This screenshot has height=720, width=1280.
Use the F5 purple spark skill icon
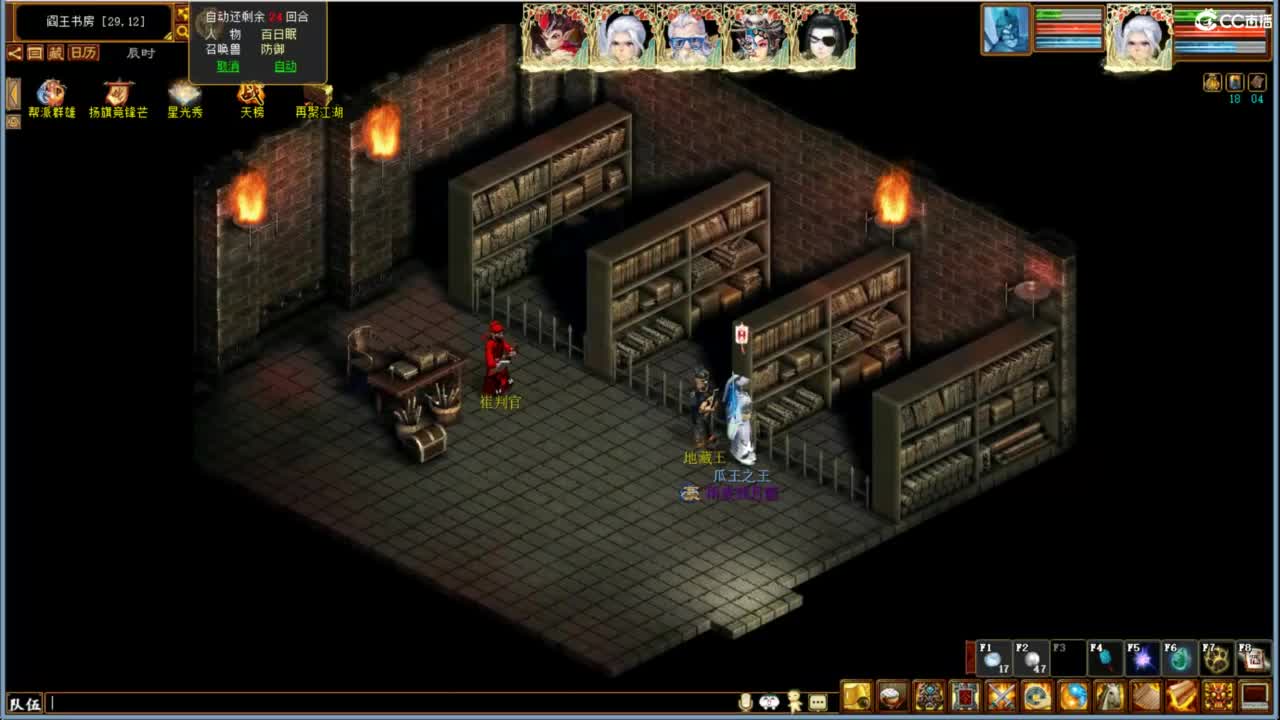1142,658
